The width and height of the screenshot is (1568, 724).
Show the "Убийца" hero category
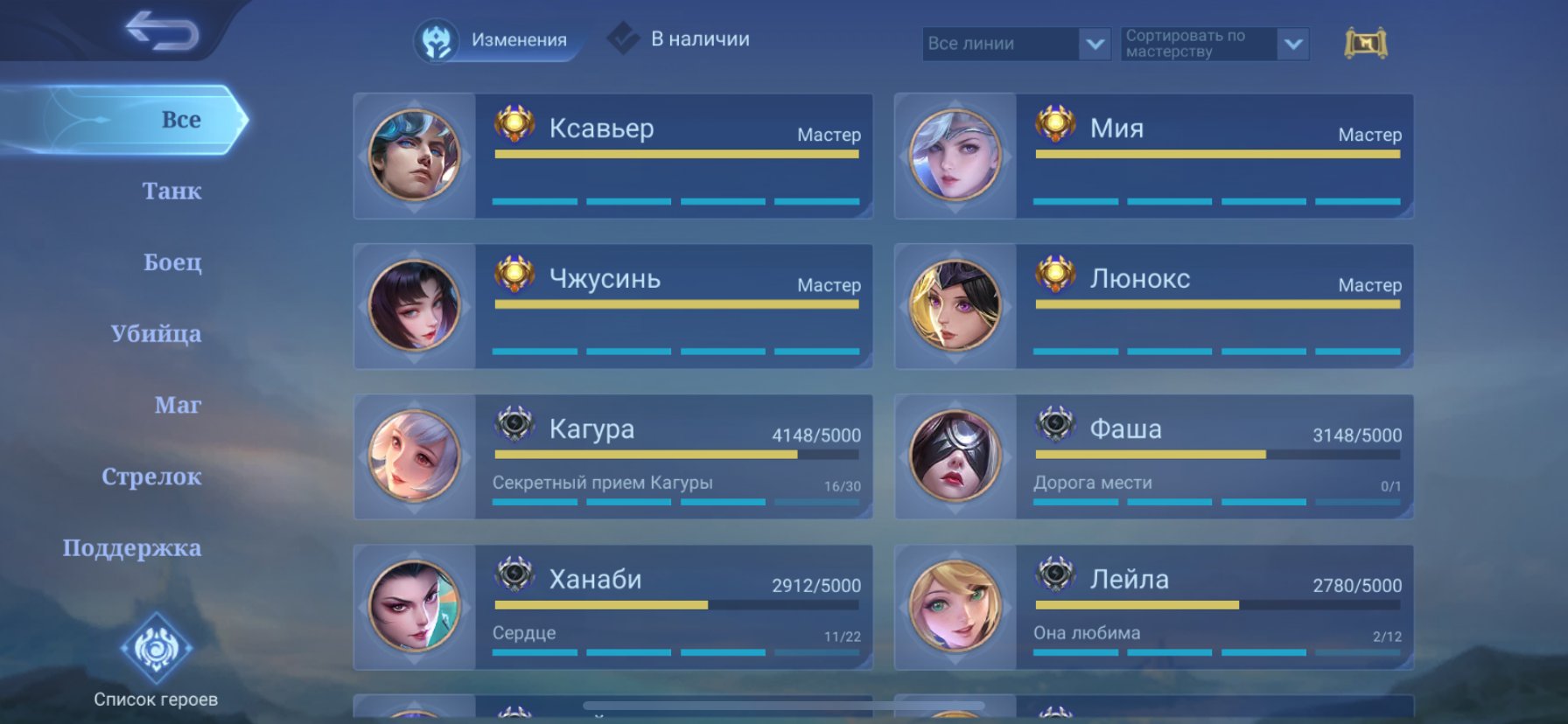tap(156, 334)
